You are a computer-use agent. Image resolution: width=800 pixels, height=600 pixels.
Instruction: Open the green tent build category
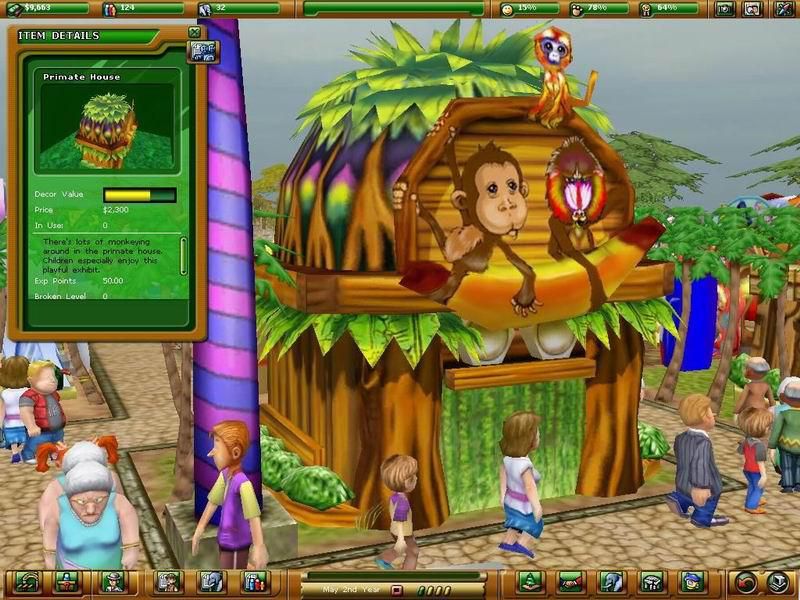tap(530, 582)
